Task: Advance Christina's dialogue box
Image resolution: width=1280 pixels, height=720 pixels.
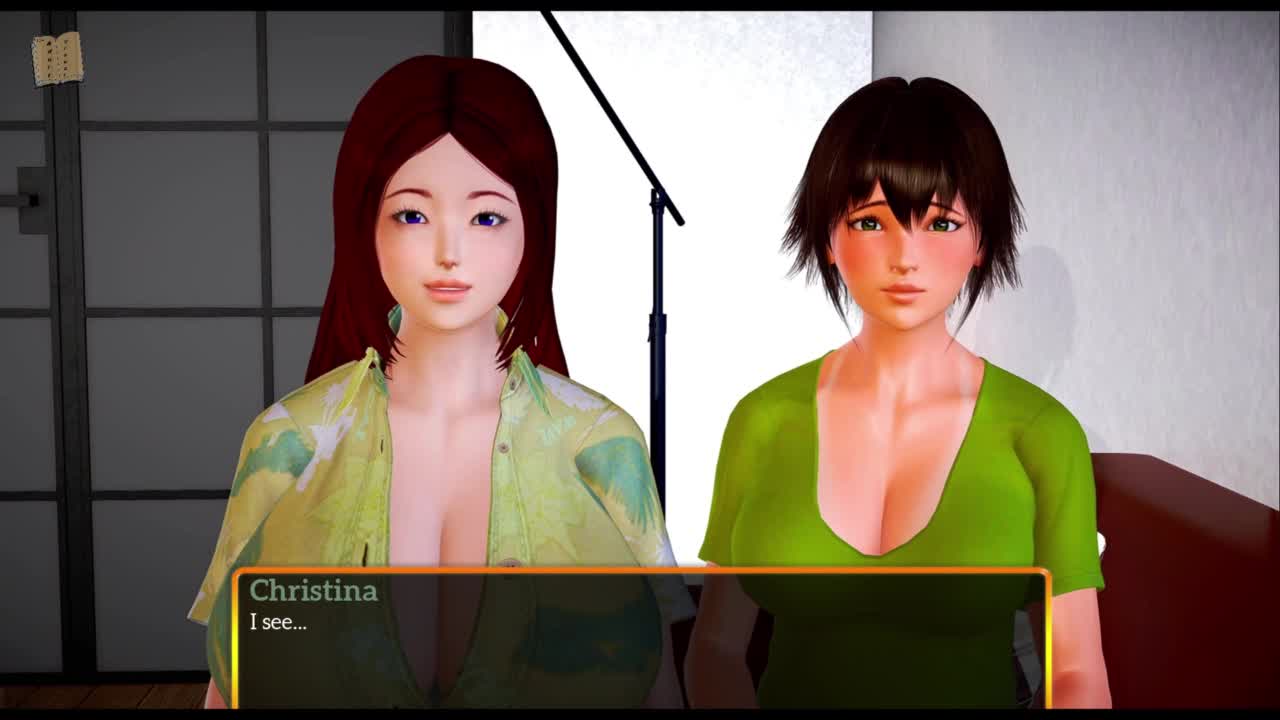Action: (x=640, y=638)
